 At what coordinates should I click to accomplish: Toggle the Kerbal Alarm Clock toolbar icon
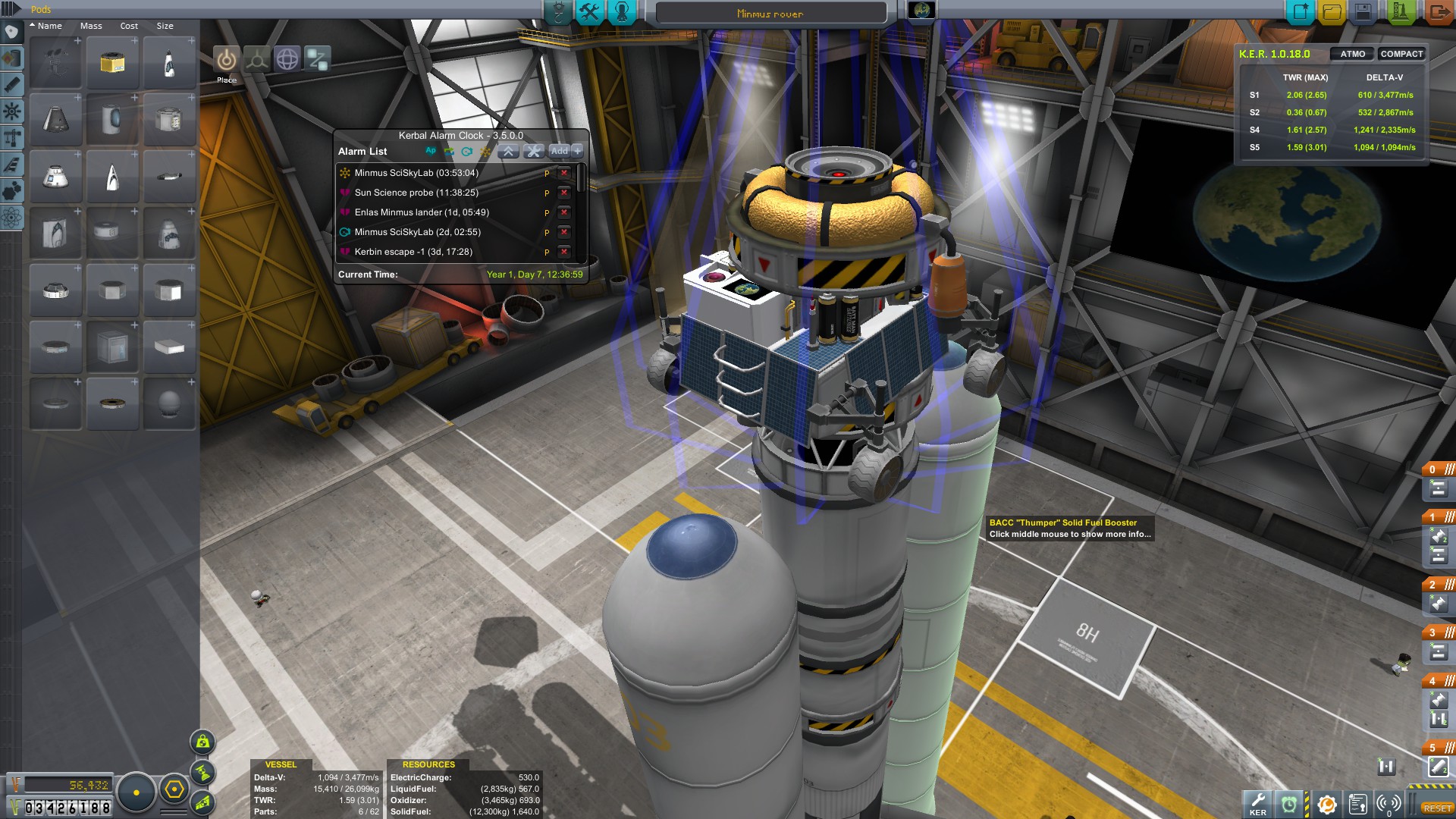click(1288, 804)
